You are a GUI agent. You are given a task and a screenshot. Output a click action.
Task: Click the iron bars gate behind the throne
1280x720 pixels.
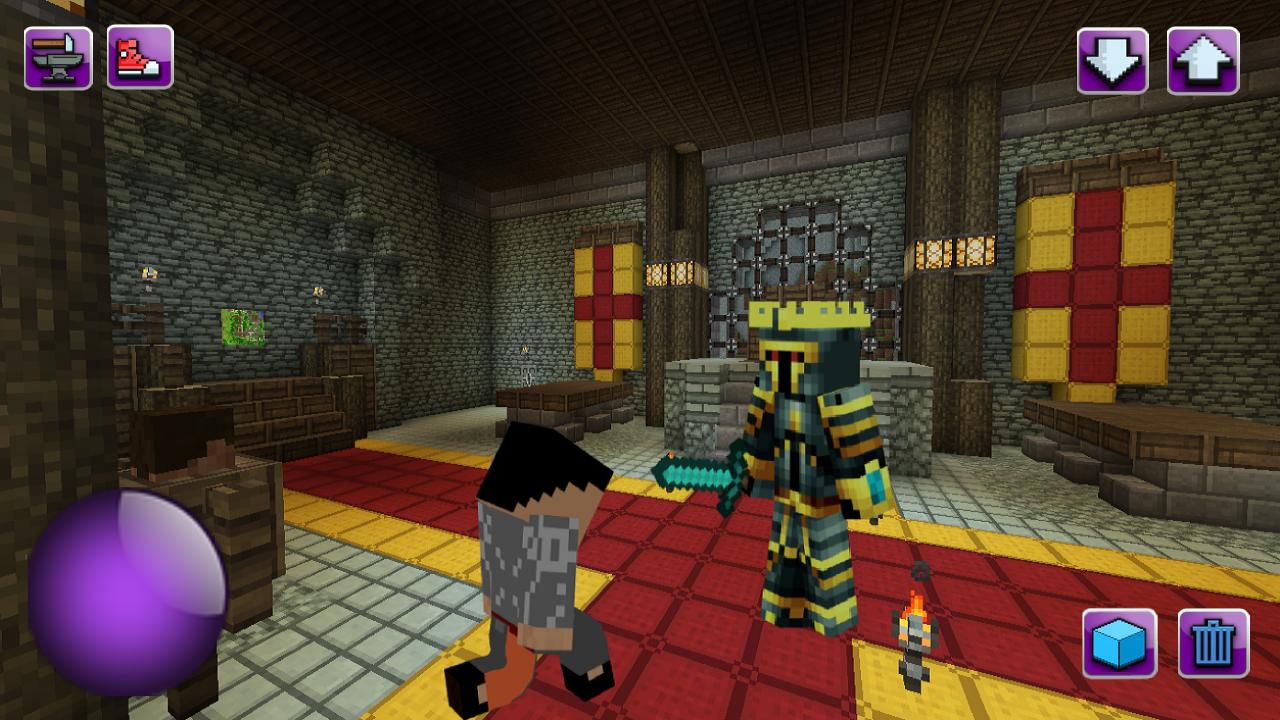tap(800, 240)
